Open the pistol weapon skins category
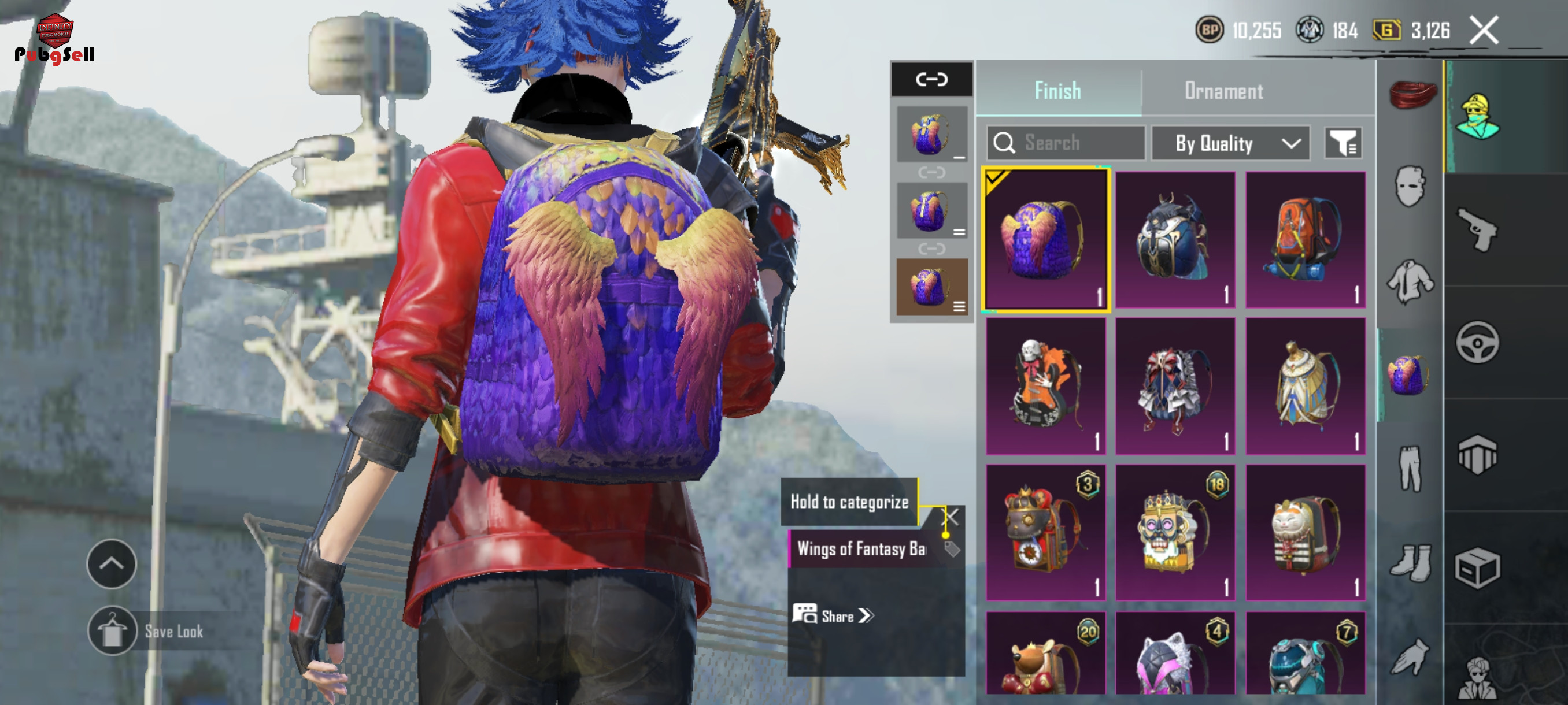Screen dimensions: 1568x705 pos(1477,229)
